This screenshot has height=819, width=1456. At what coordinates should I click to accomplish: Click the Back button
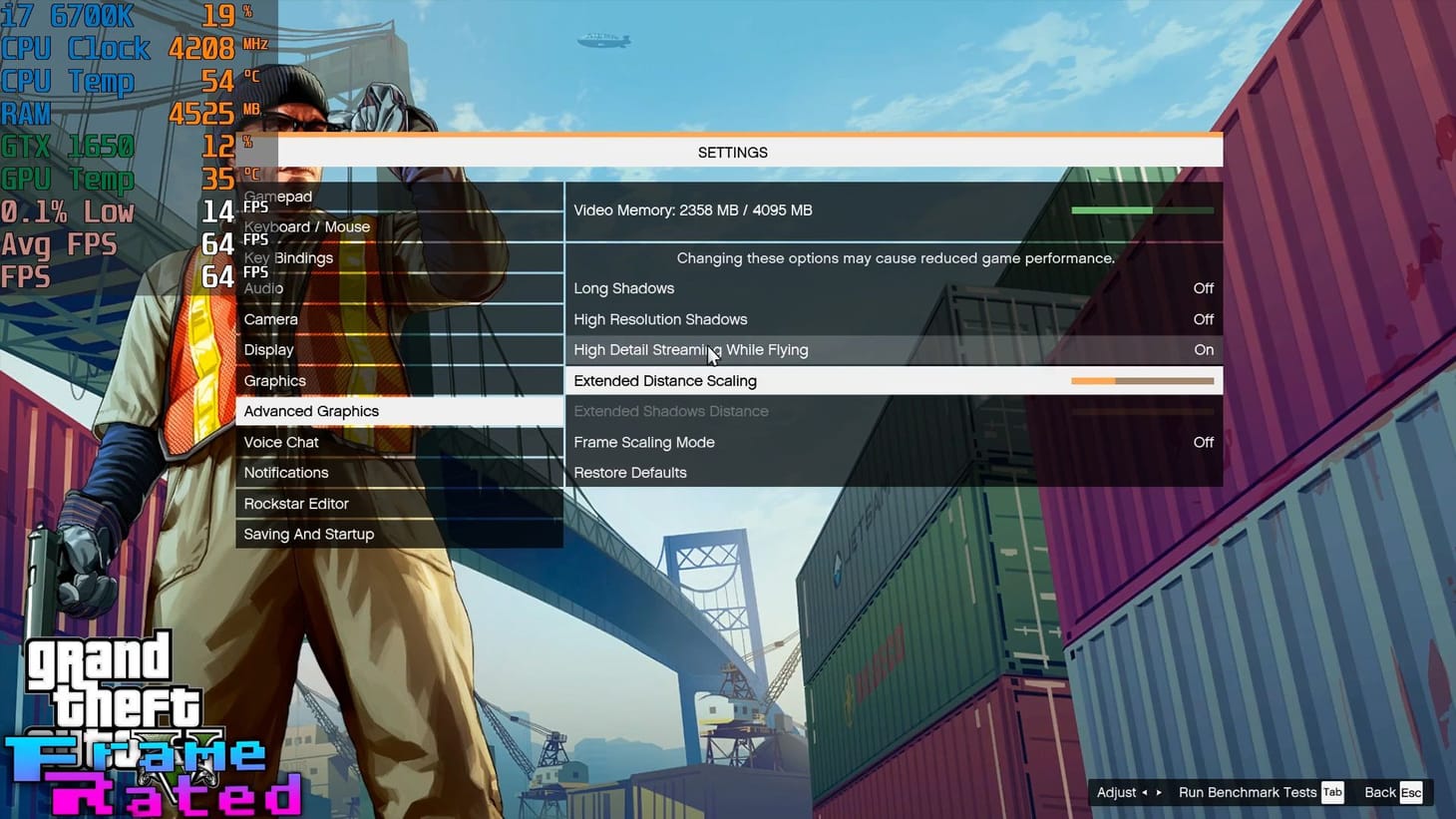click(1381, 792)
